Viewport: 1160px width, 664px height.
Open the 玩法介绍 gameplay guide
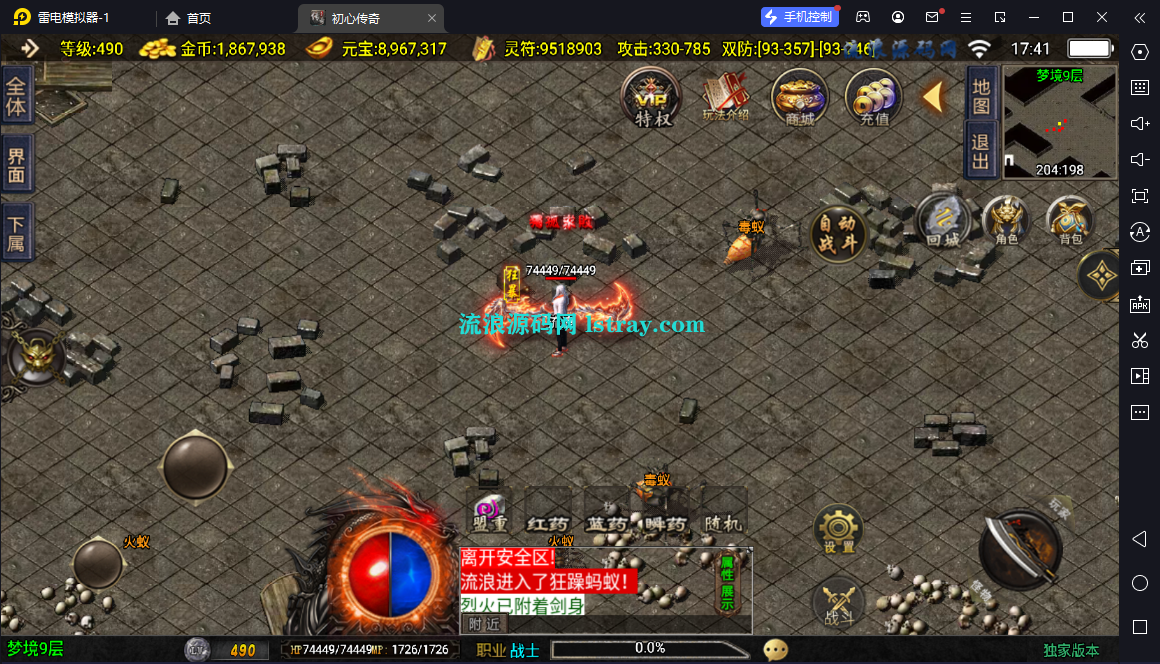click(726, 97)
